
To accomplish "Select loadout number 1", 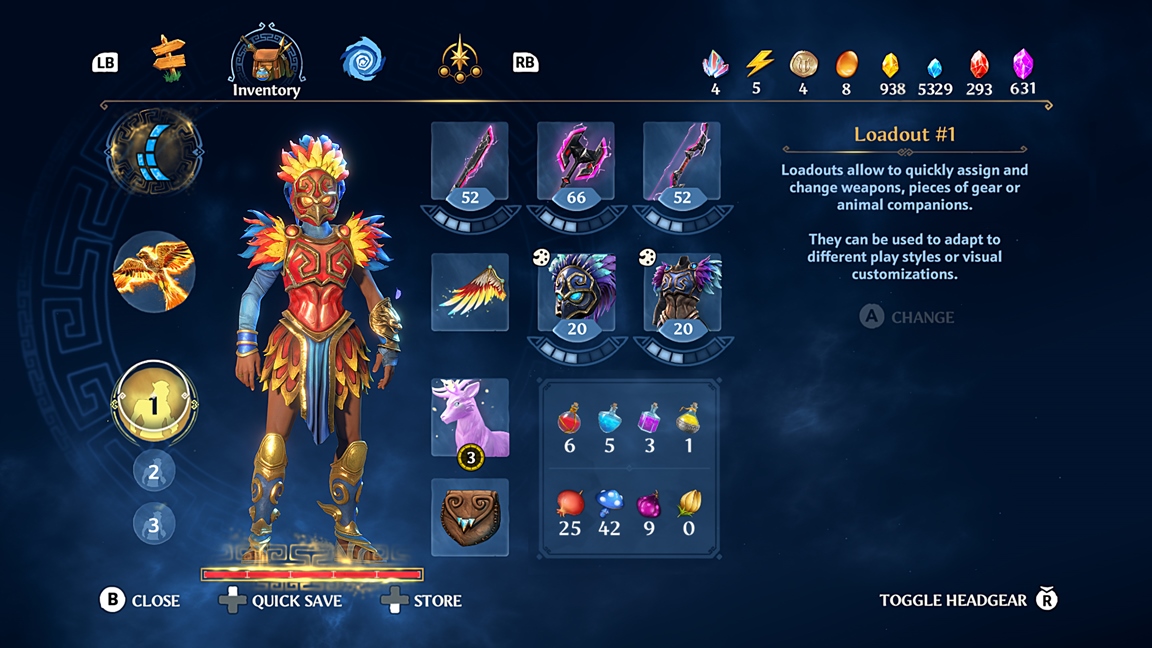I will click(x=154, y=404).
